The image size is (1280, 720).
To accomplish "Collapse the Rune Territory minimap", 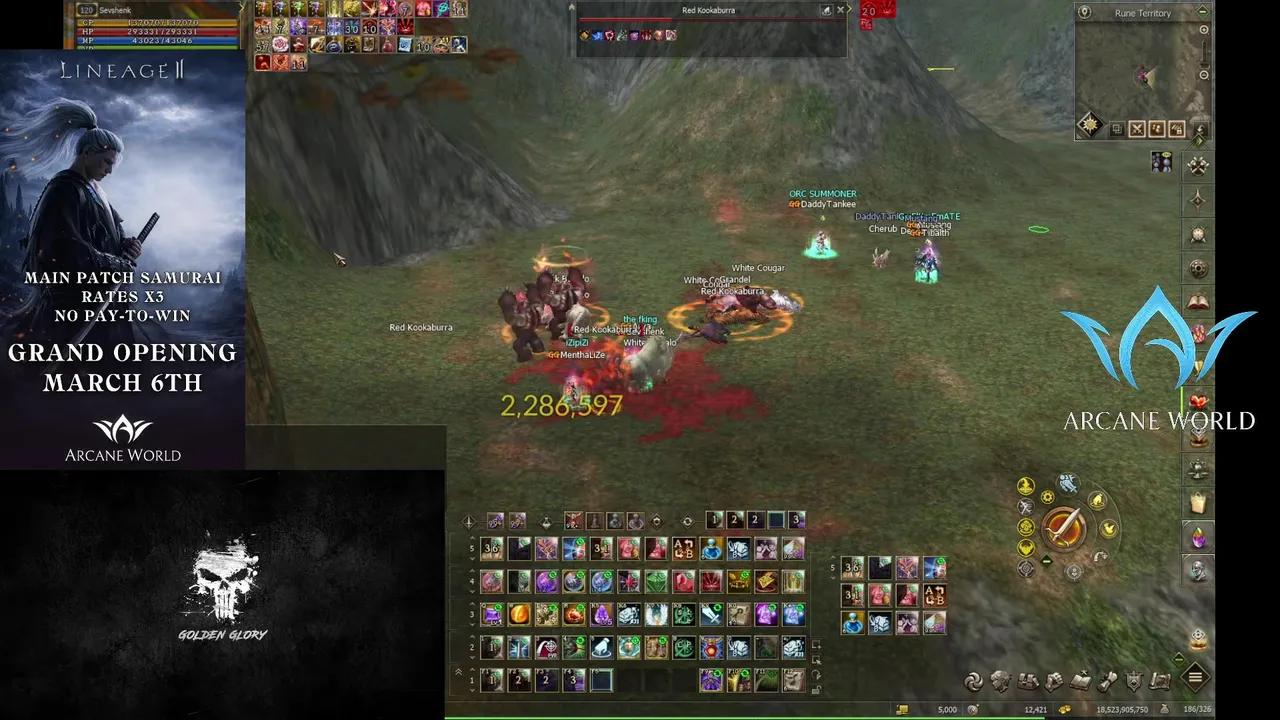I will point(1202,12).
